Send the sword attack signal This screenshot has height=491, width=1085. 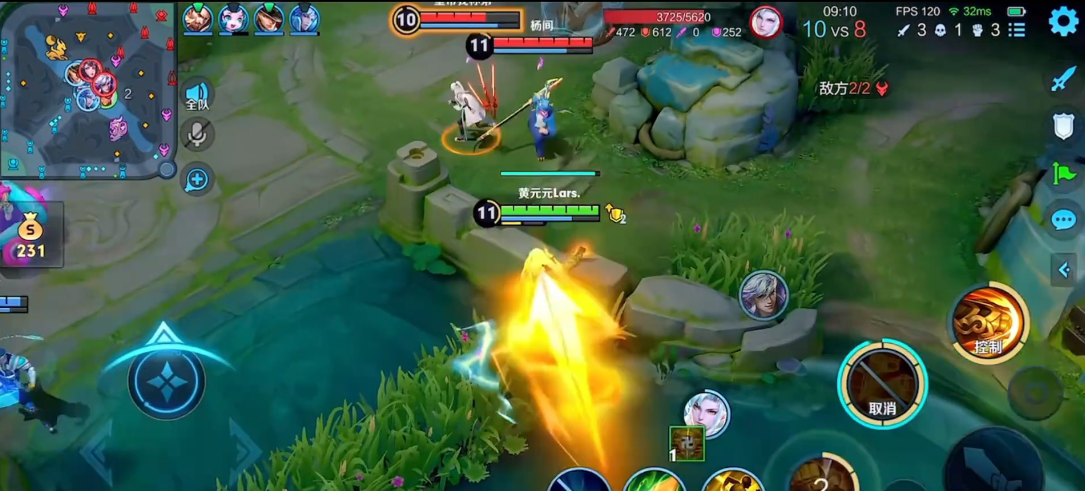point(1063,79)
